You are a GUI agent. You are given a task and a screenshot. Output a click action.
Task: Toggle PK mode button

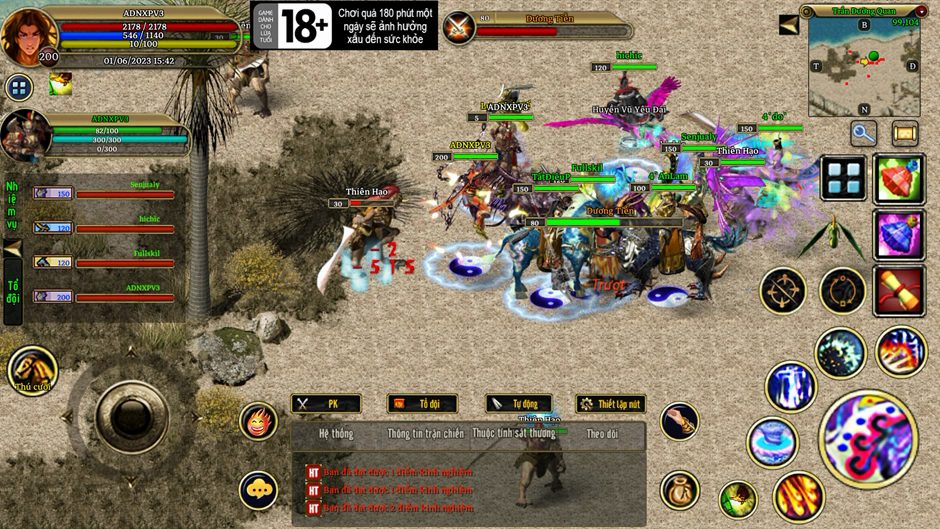click(325, 404)
